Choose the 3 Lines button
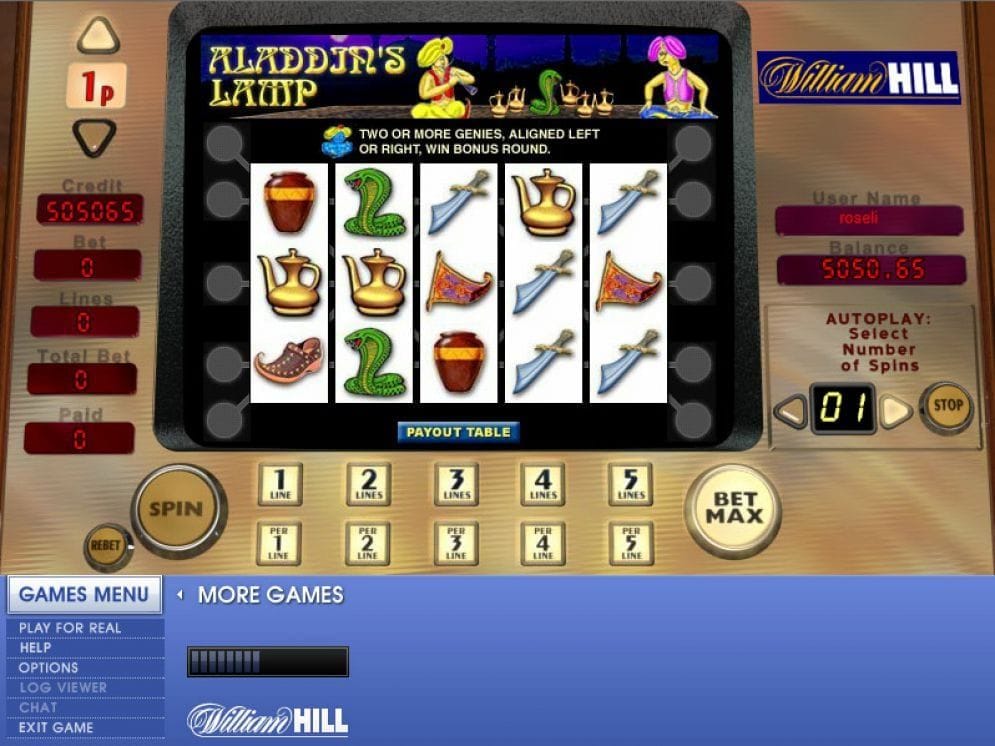The height and width of the screenshot is (746, 995). point(456,484)
